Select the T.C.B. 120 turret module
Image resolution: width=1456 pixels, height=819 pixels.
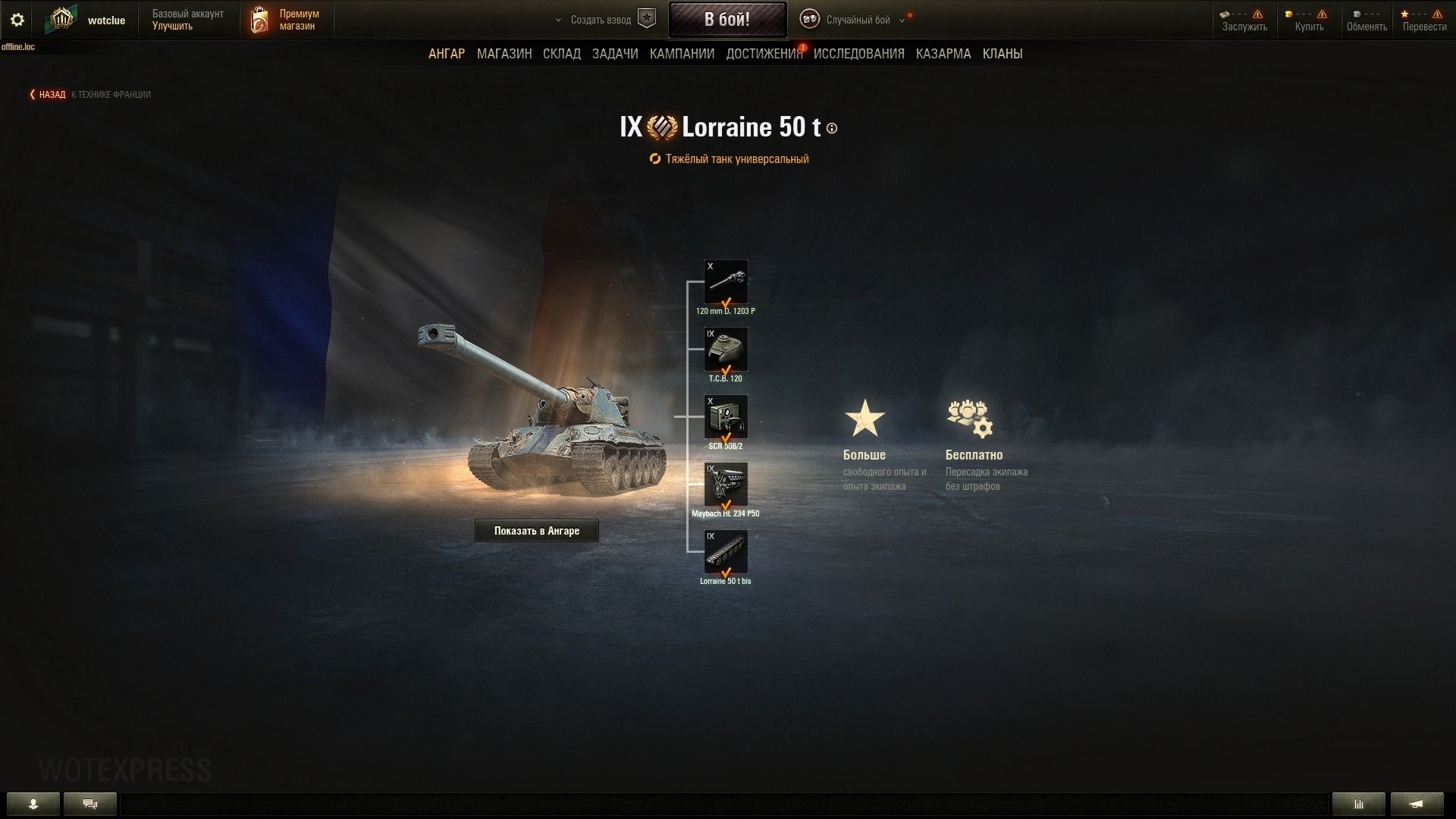point(726,350)
